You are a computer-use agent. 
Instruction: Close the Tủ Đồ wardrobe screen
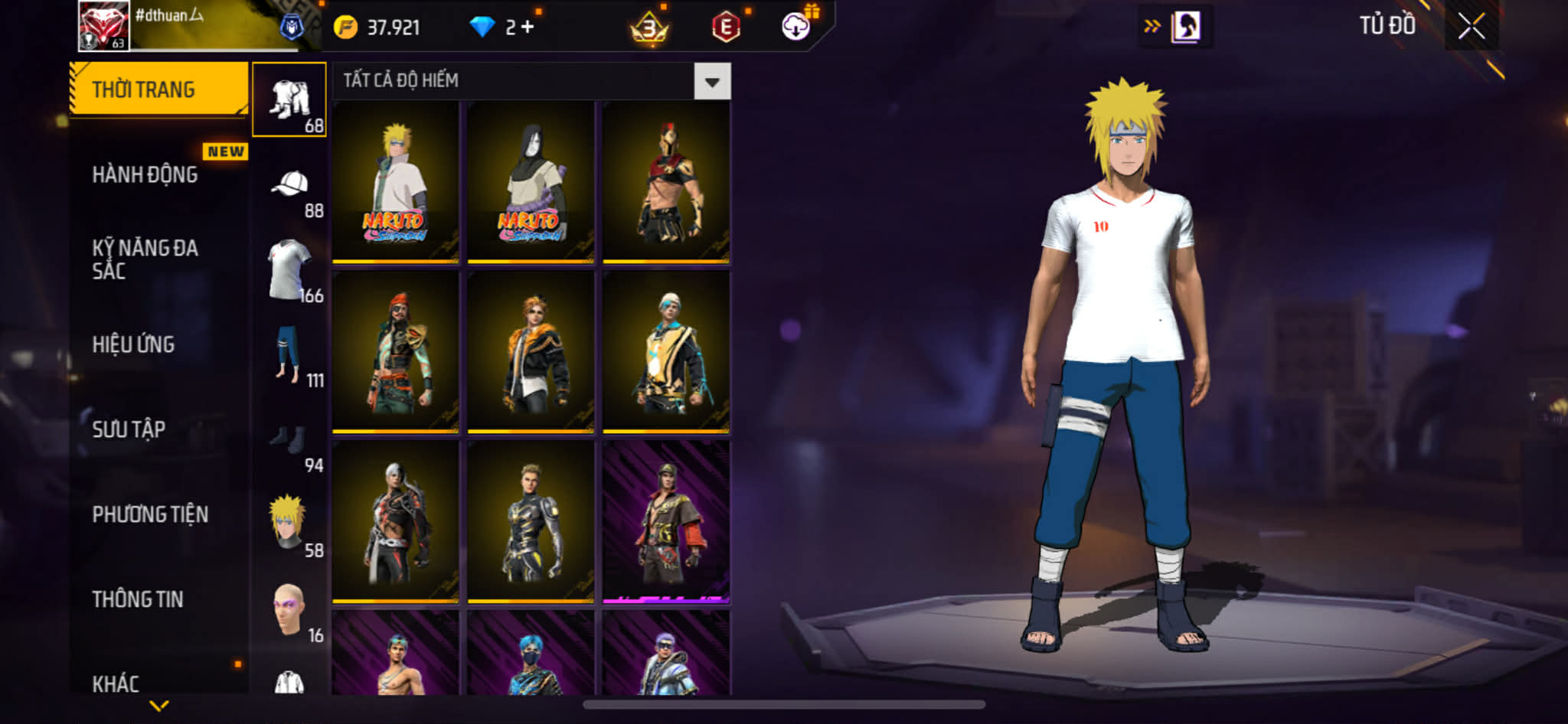coord(1471,27)
